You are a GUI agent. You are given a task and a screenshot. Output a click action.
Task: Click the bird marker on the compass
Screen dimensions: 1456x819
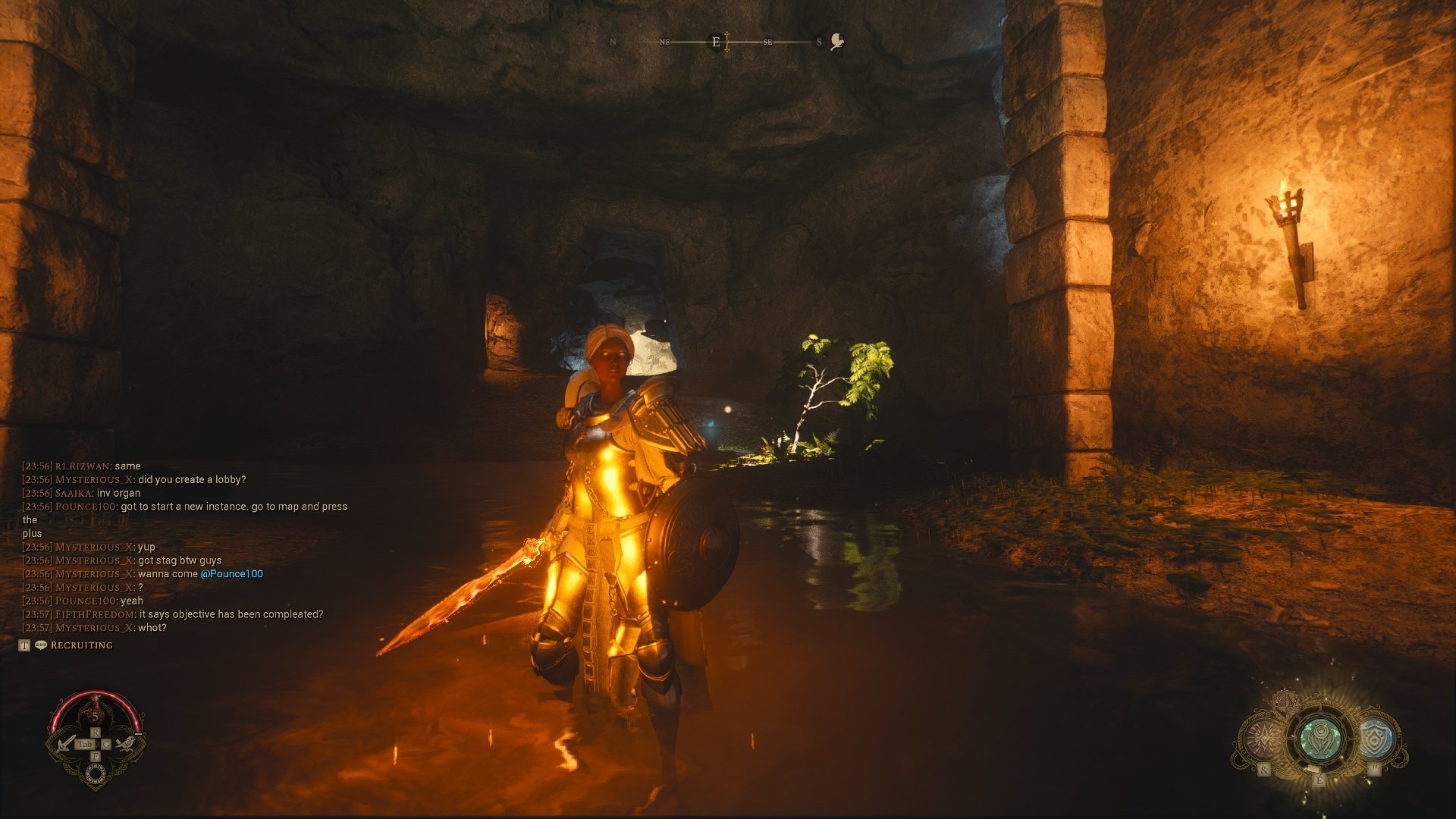[x=837, y=42]
